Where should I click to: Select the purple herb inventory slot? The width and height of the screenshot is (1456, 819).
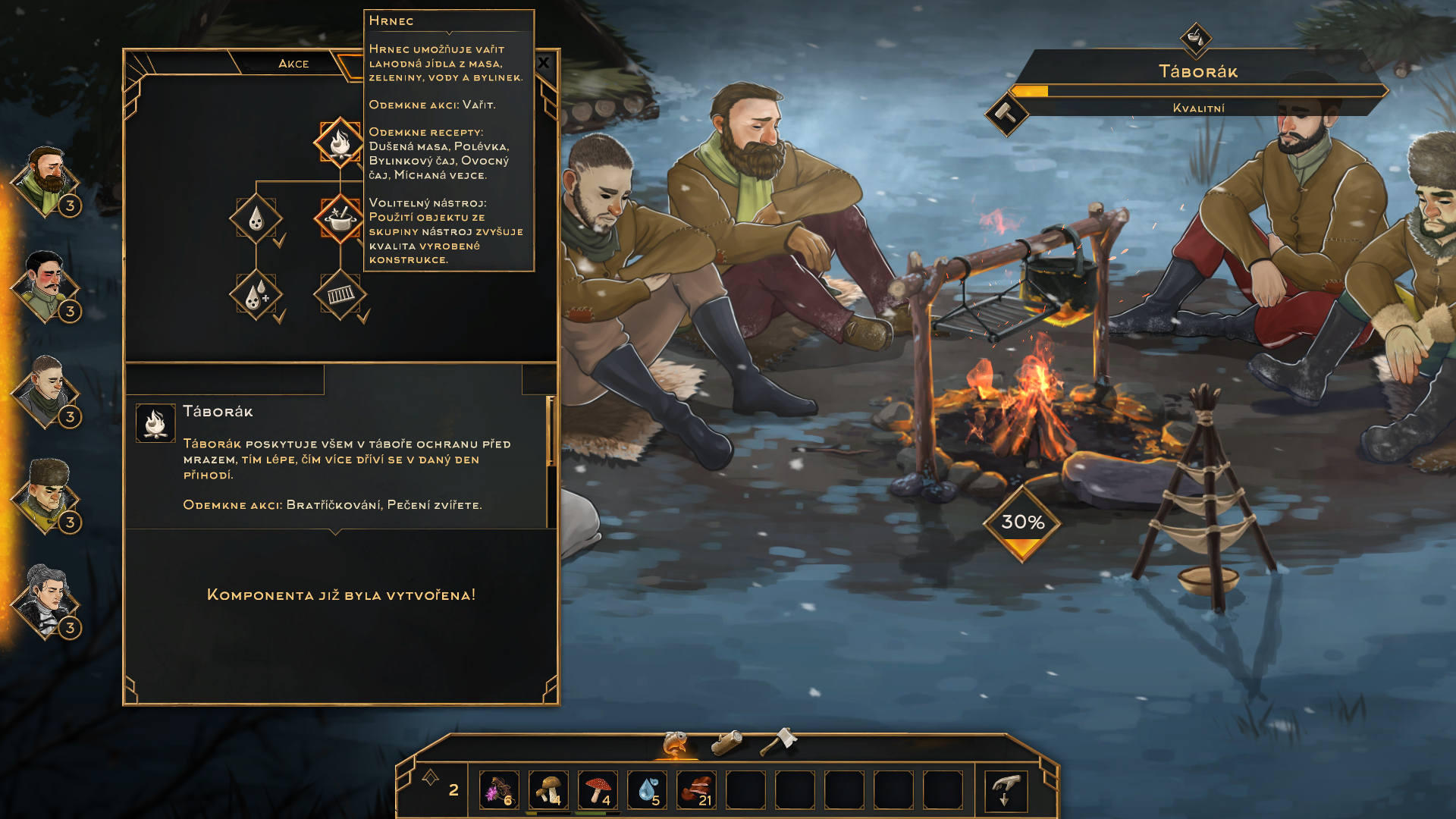point(499,790)
